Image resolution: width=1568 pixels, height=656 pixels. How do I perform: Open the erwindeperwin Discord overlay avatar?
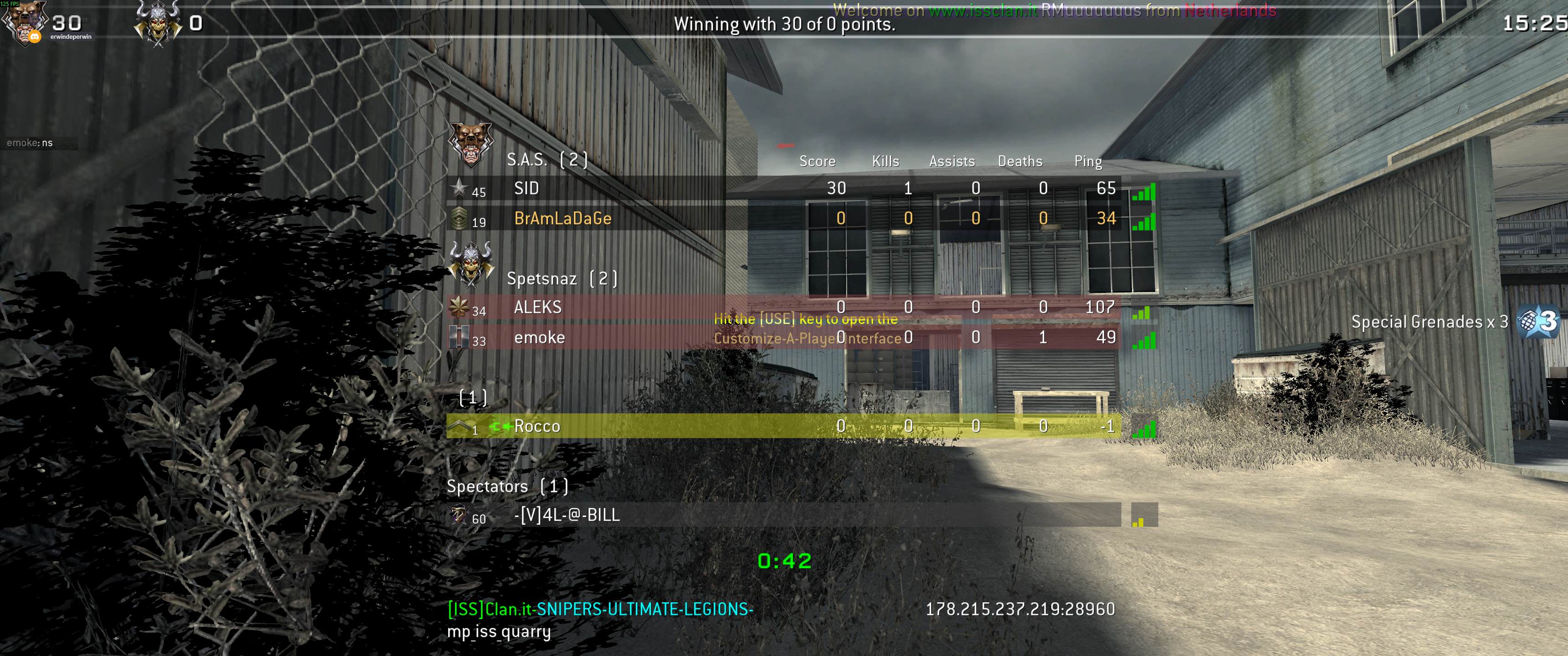[x=24, y=23]
